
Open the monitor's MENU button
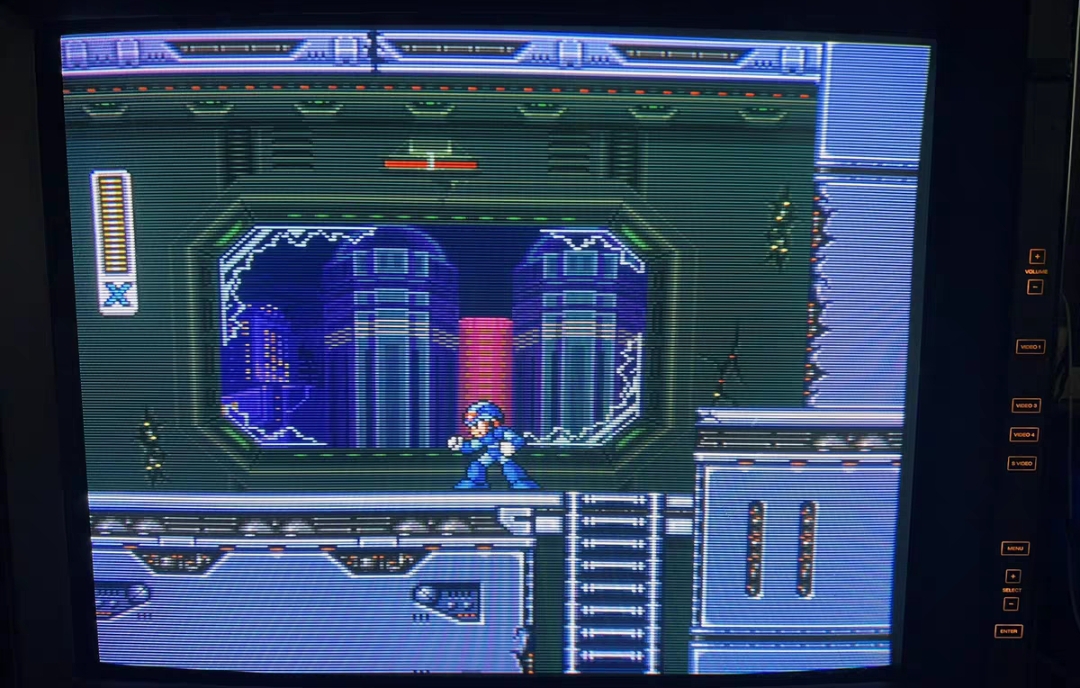click(x=1014, y=548)
